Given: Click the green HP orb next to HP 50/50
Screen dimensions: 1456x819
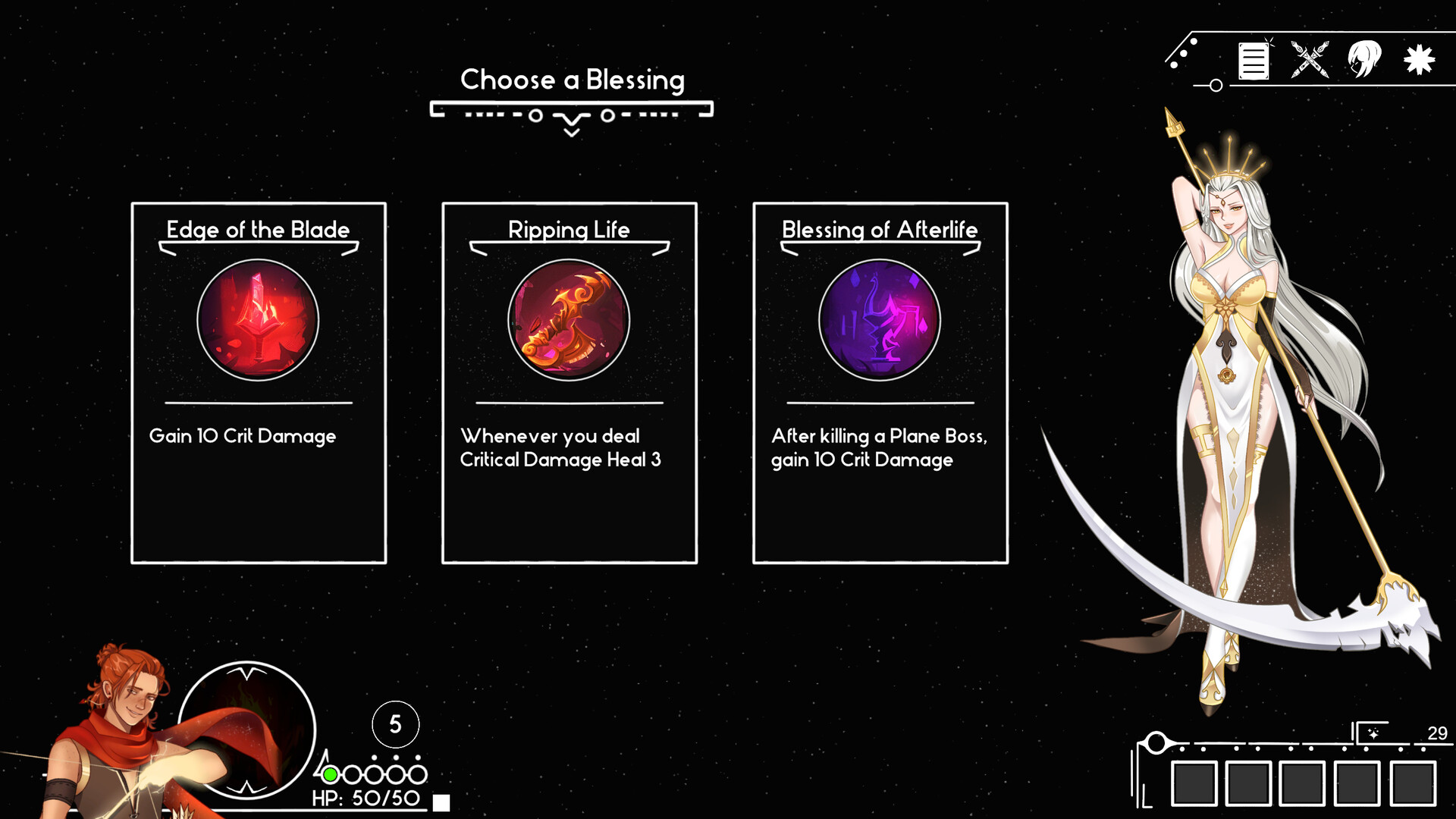Looking at the screenshot, I should (x=329, y=774).
